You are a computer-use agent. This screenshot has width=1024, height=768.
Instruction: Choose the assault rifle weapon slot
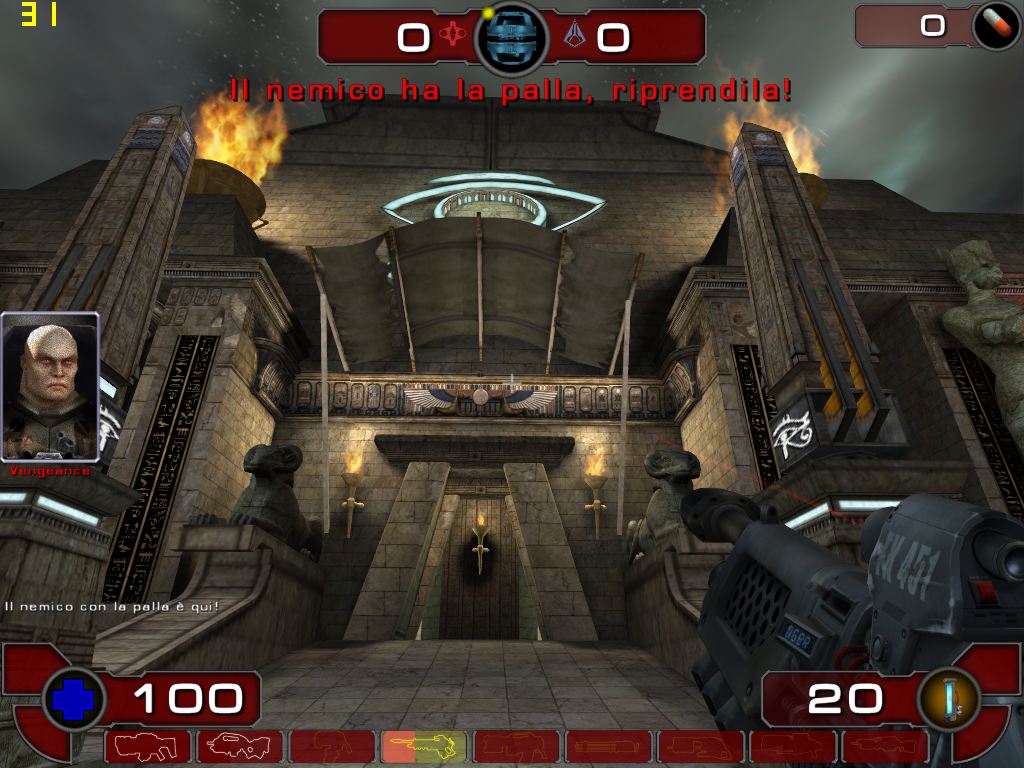click(240, 746)
